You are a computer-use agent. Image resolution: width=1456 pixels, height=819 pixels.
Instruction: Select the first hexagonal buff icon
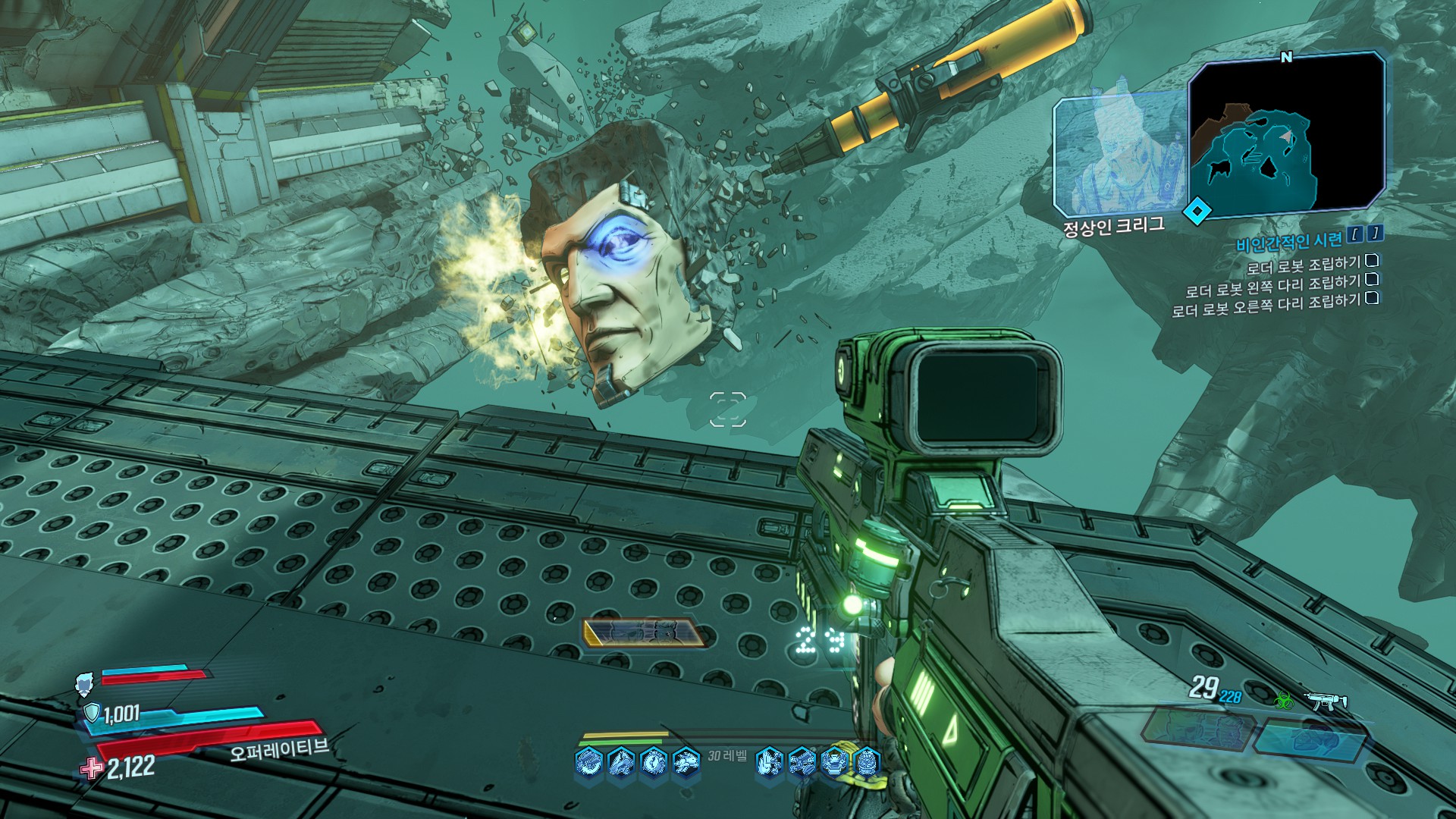point(588,761)
